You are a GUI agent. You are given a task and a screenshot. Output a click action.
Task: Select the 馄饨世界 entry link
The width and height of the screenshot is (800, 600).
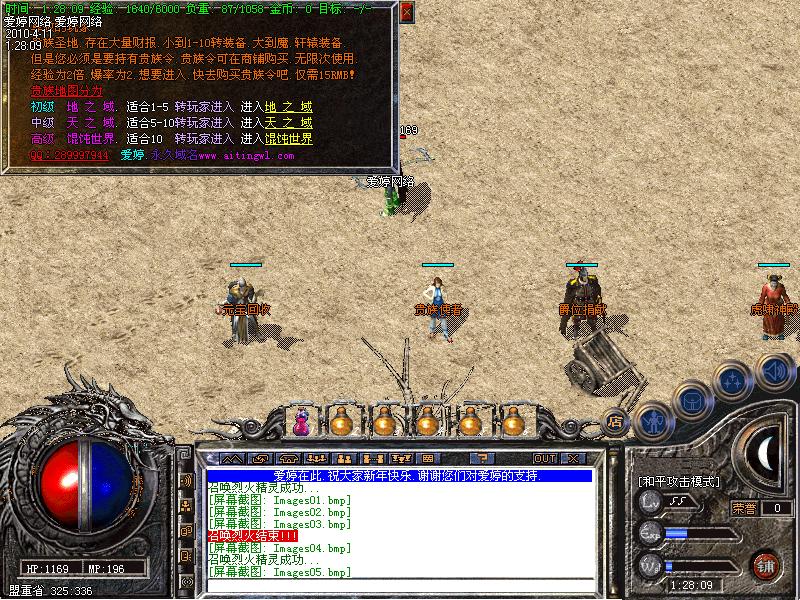tap(288, 139)
